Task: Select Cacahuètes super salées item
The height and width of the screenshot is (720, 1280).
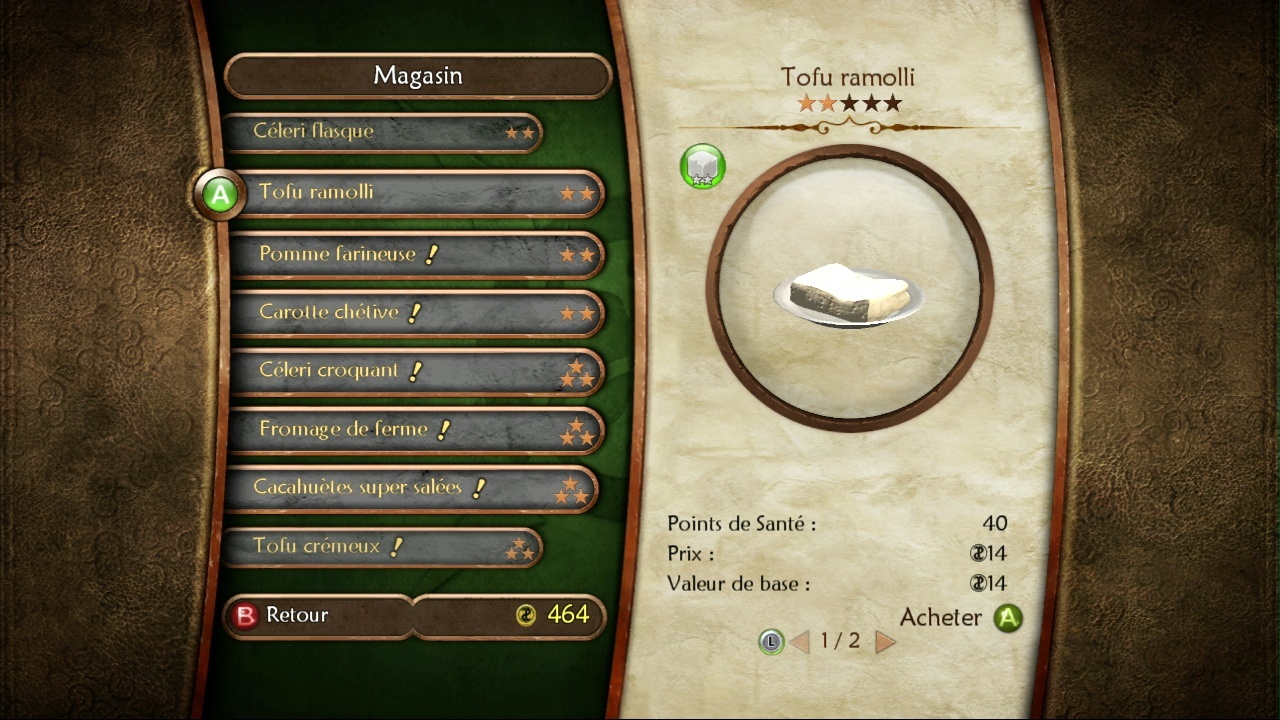Action: [x=411, y=488]
